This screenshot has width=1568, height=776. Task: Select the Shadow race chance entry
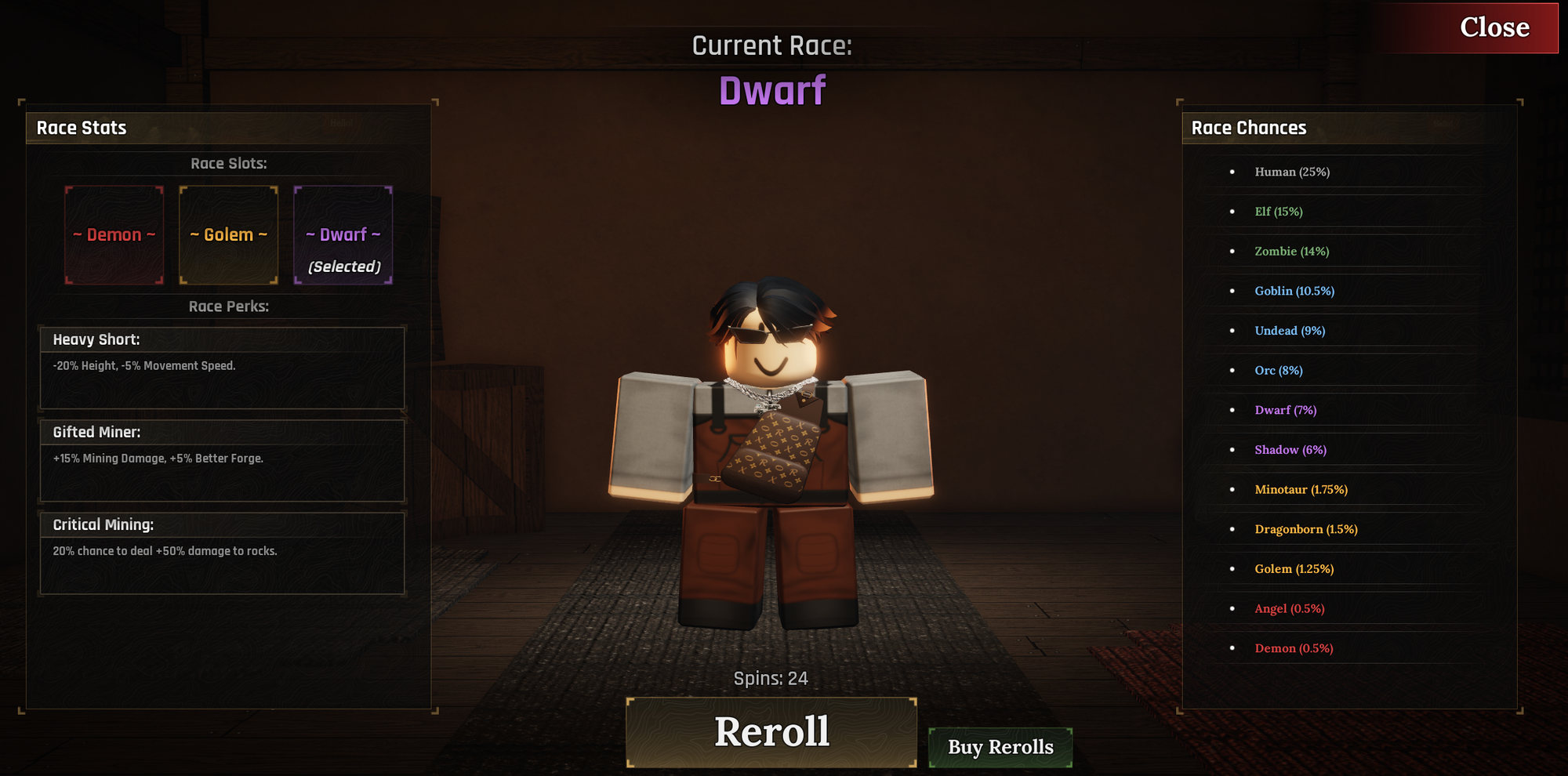click(x=1290, y=450)
